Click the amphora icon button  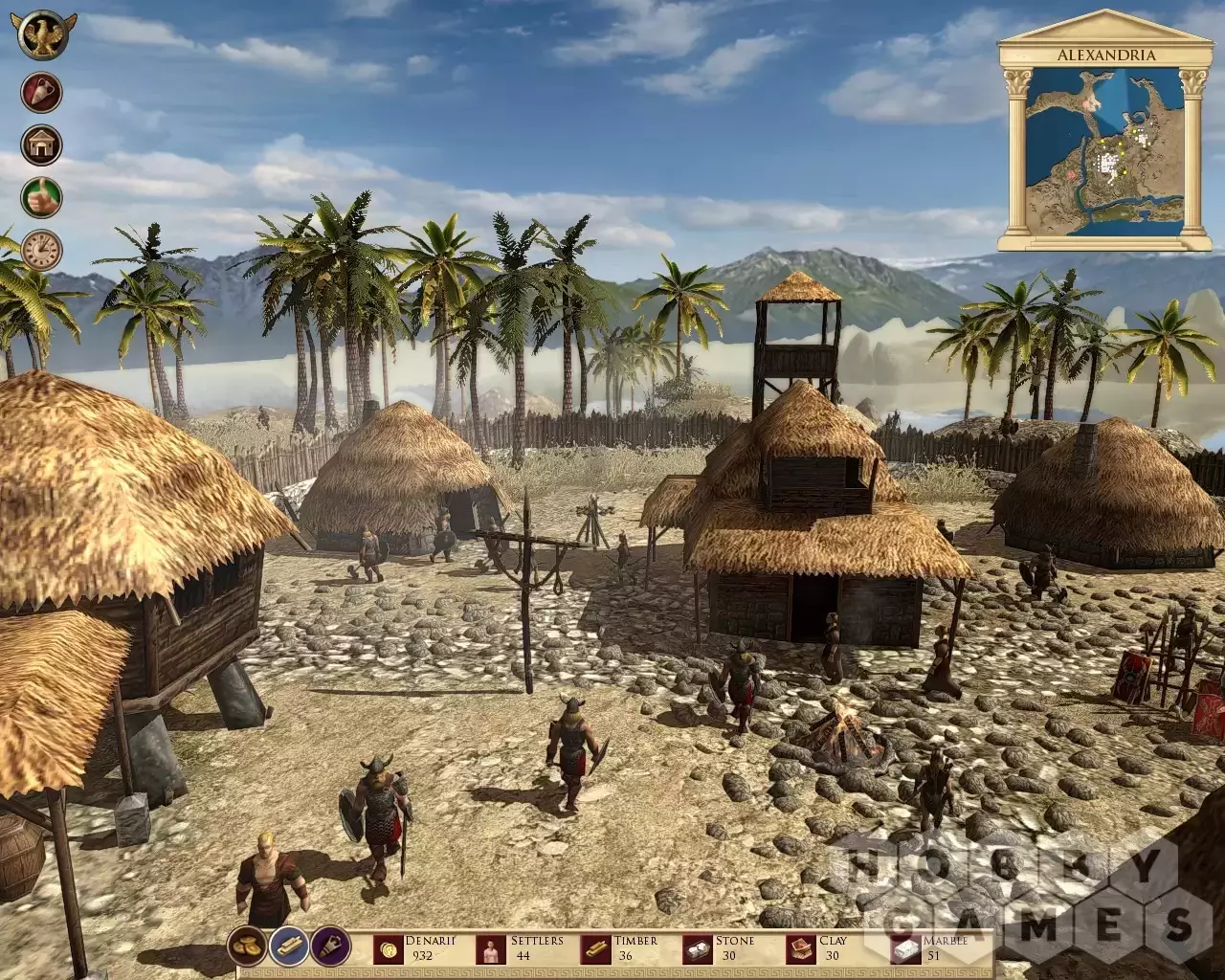click(x=42, y=93)
